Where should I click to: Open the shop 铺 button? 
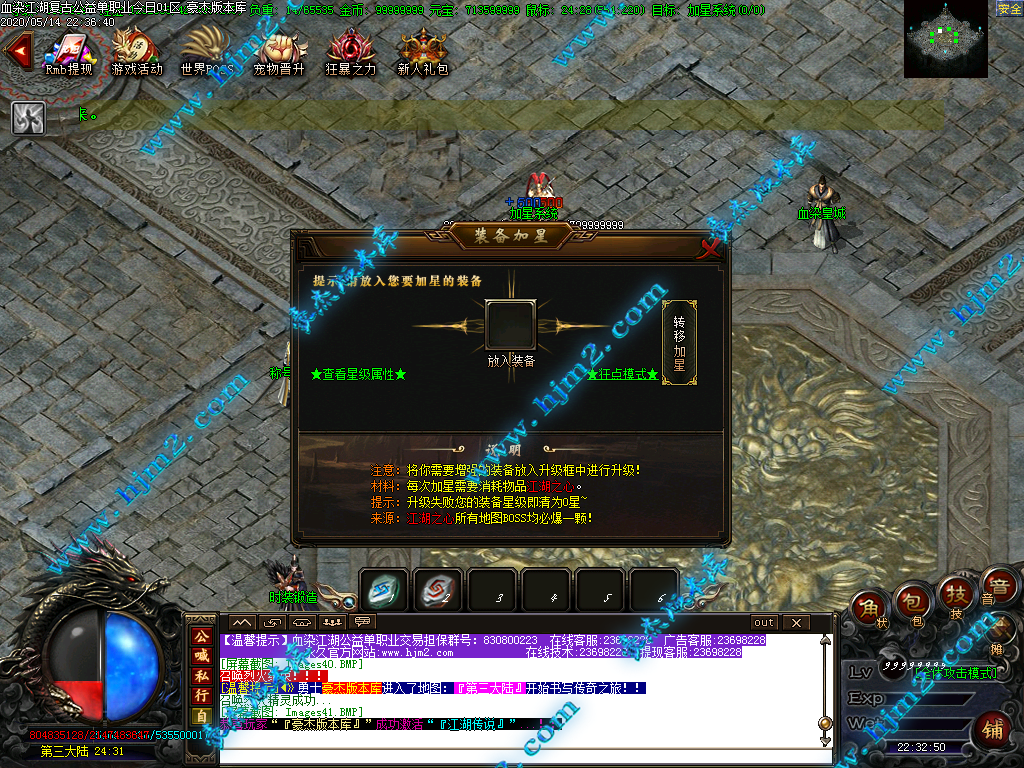pyautogui.click(x=993, y=728)
